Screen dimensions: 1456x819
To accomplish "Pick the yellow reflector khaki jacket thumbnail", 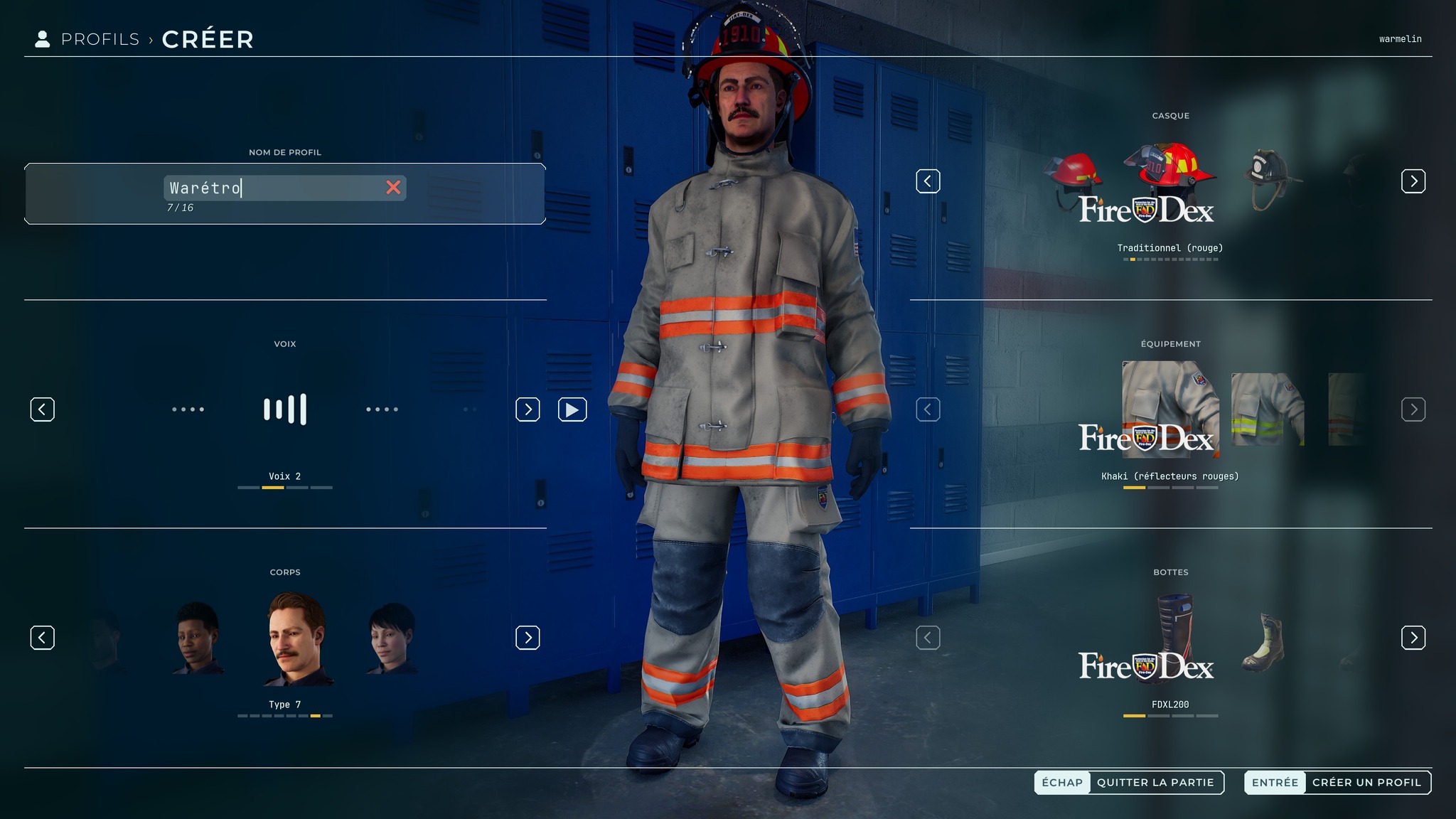I will (x=1268, y=409).
